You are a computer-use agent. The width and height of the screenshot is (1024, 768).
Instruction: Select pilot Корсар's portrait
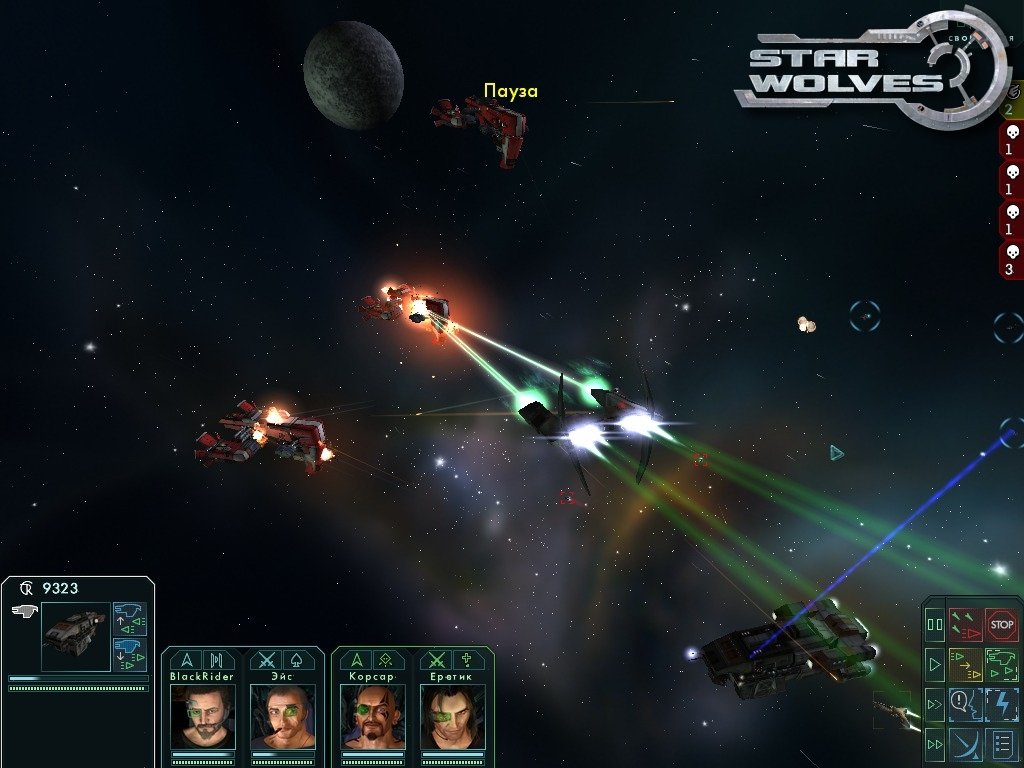(373, 716)
